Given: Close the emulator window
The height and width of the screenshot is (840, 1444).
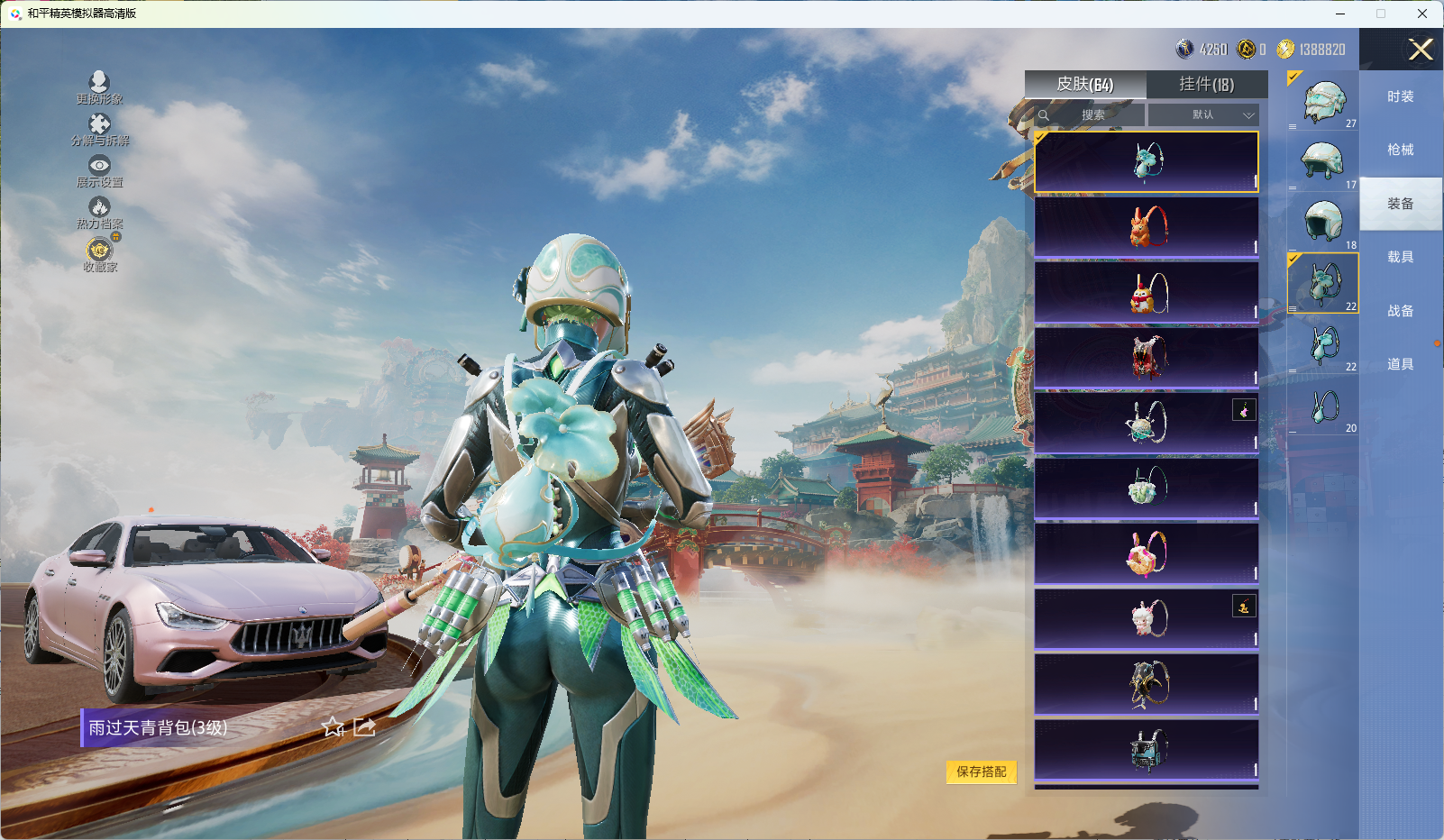Looking at the screenshot, I should click(1422, 14).
